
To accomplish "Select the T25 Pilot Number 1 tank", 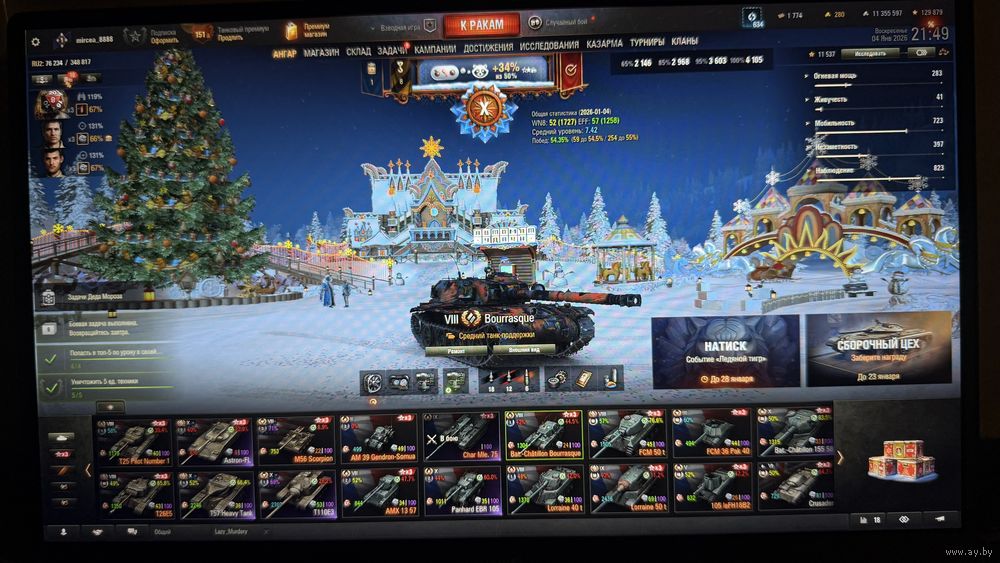I will [133, 439].
